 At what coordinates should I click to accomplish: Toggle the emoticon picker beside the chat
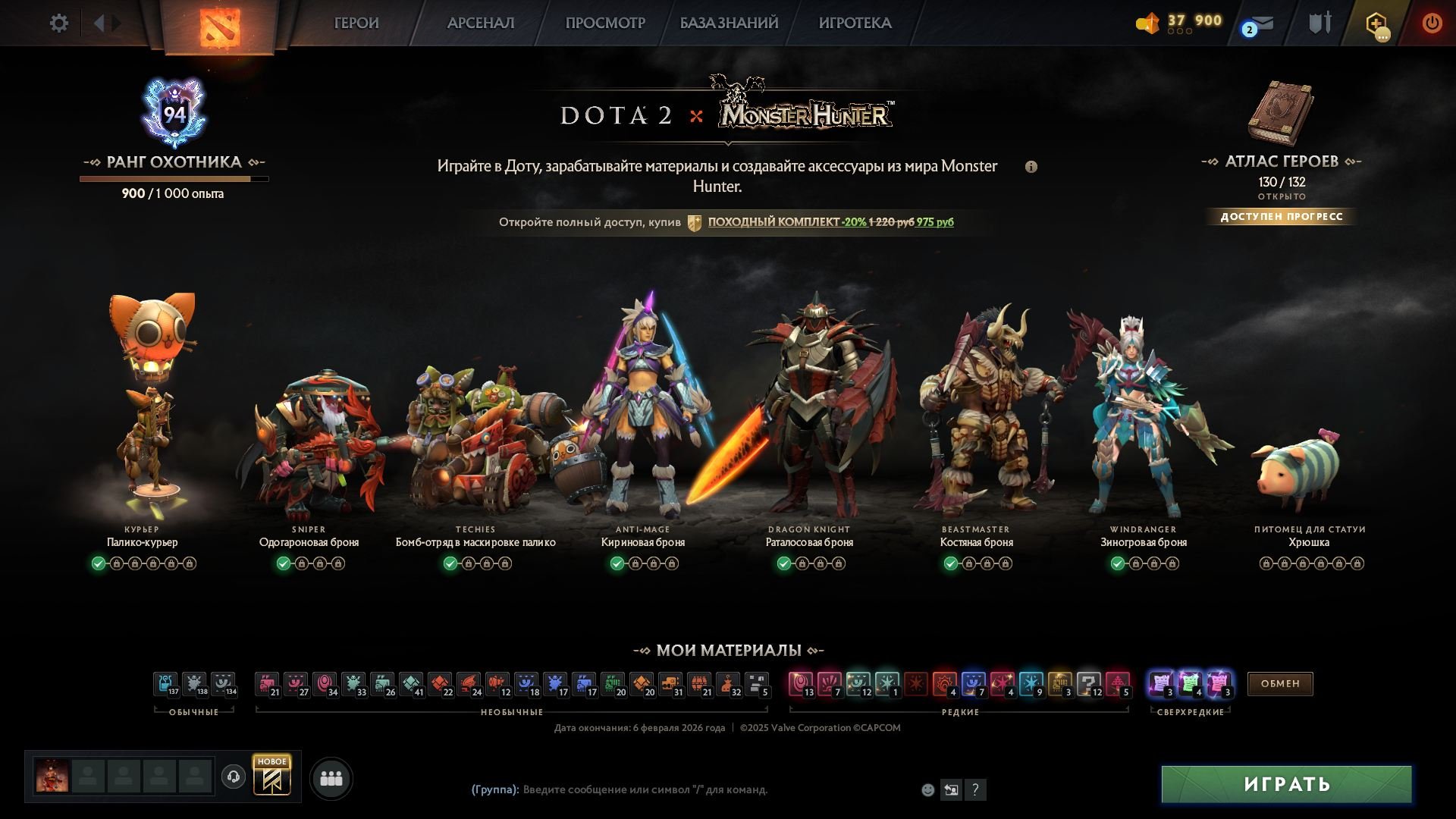(x=927, y=789)
